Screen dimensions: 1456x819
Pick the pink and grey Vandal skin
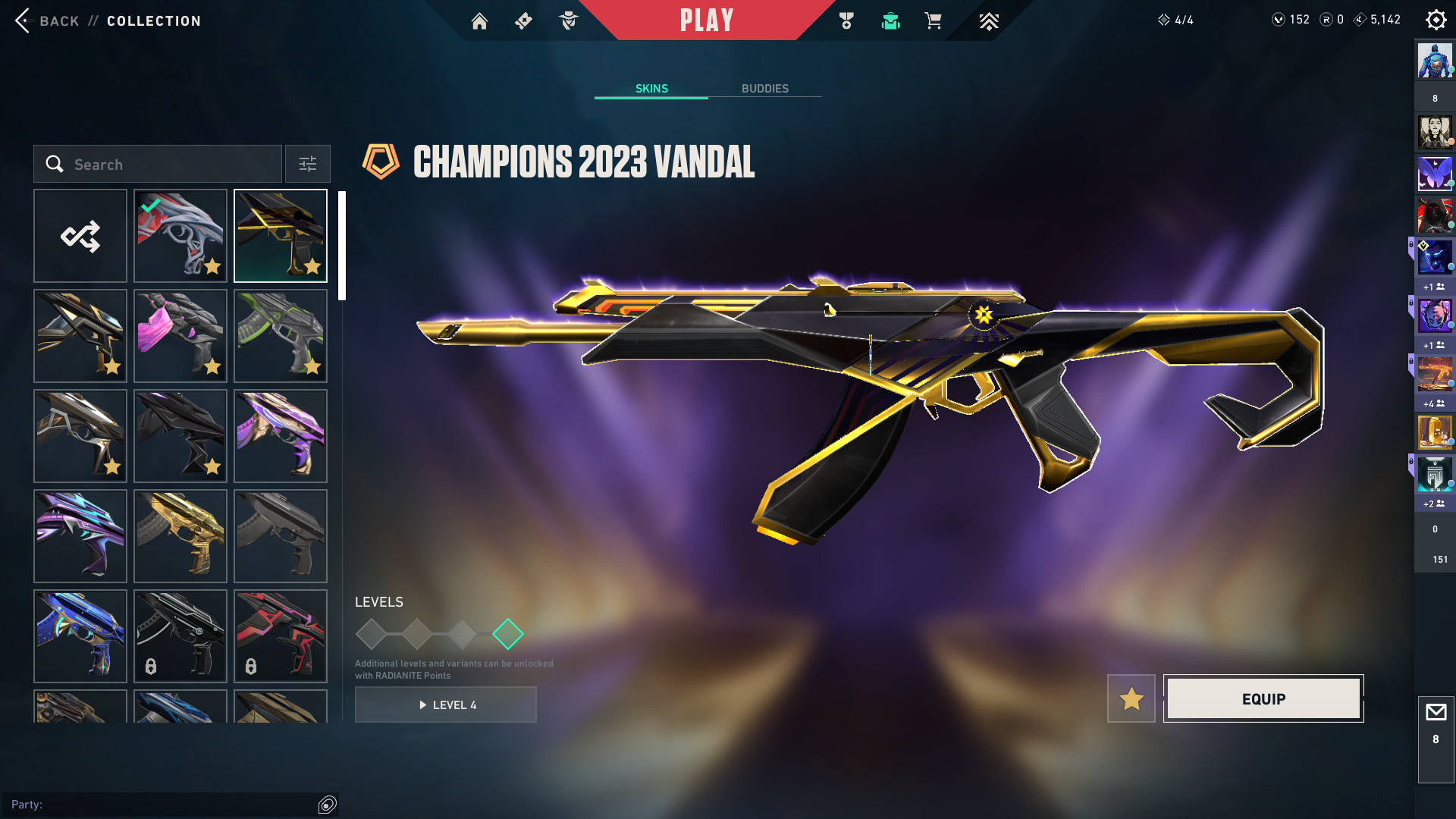pyautogui.click(x=180, y=336)
